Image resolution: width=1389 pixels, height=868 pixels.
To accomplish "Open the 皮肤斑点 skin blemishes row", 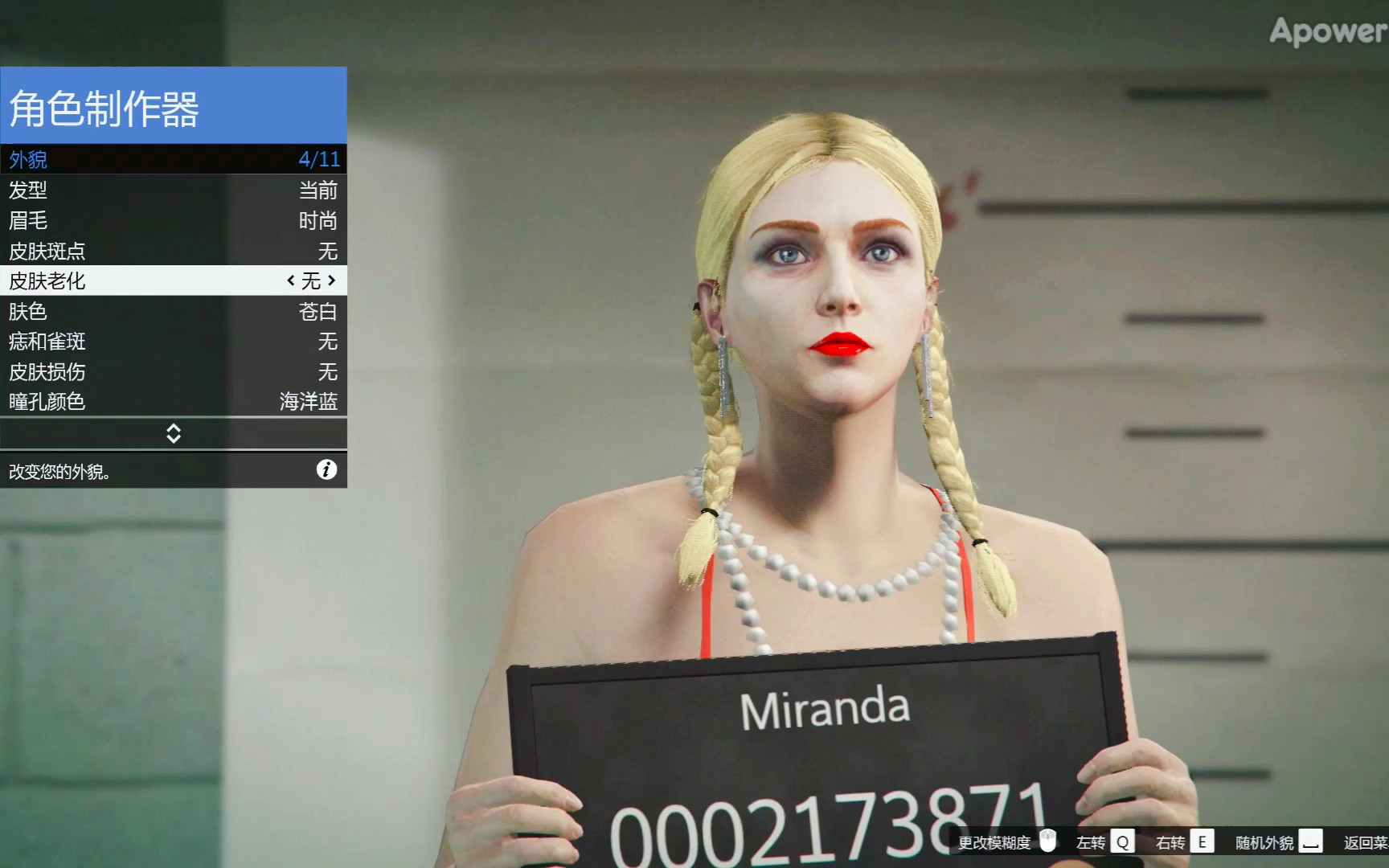I will click(173, 251).
